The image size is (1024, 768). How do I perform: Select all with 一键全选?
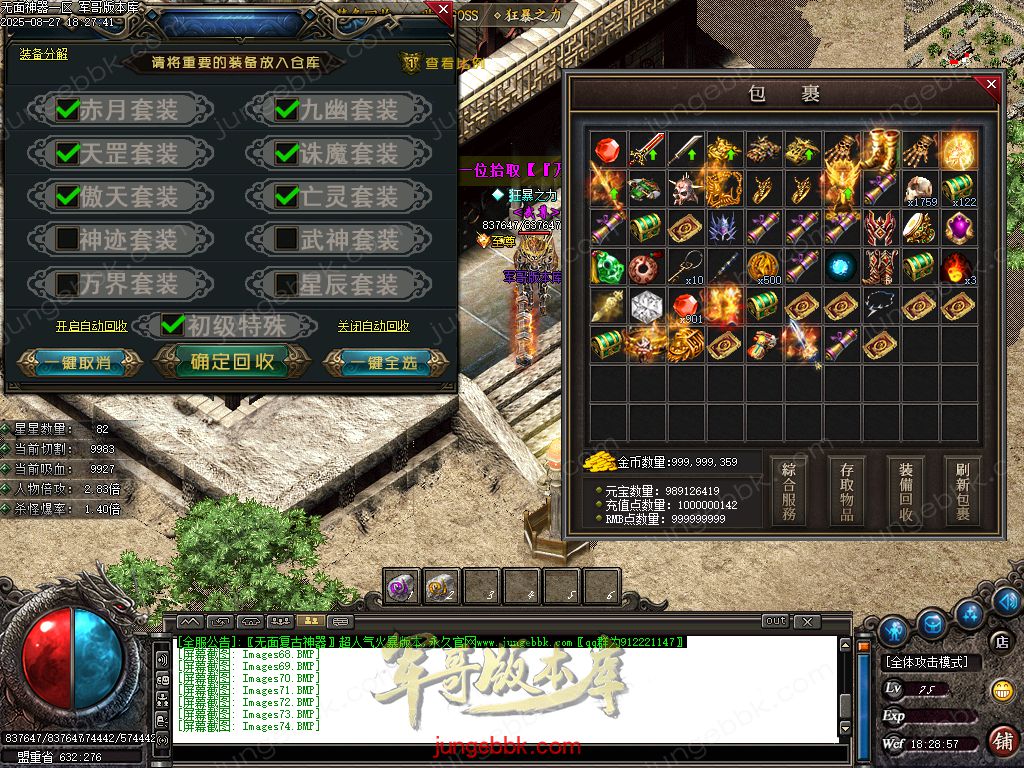(382, 362)
